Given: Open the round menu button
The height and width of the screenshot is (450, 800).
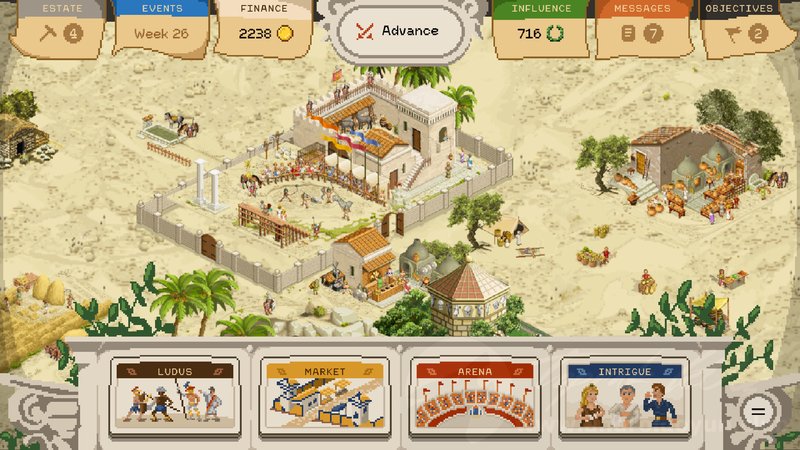Looking at the screenshot, I should [759, 410].
